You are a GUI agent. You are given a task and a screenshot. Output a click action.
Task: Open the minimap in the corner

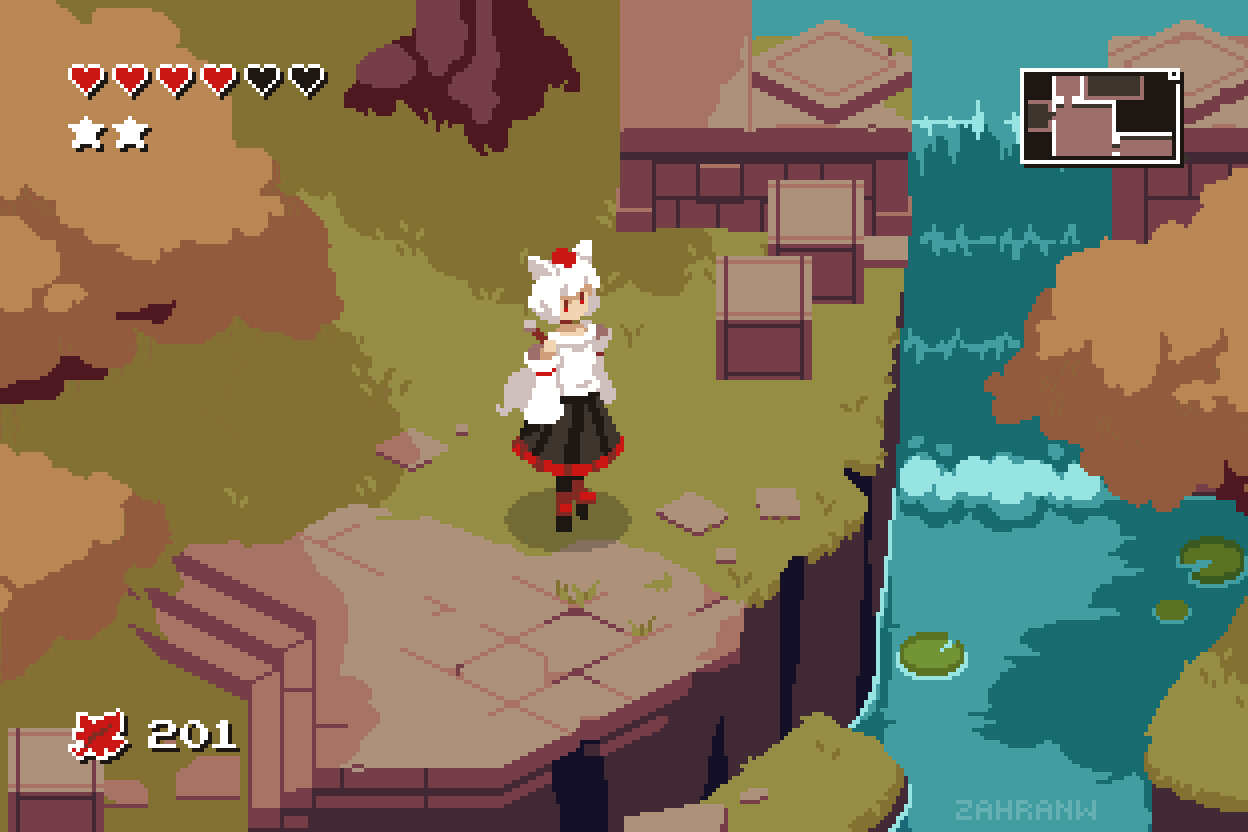(x=1100, y=116)
